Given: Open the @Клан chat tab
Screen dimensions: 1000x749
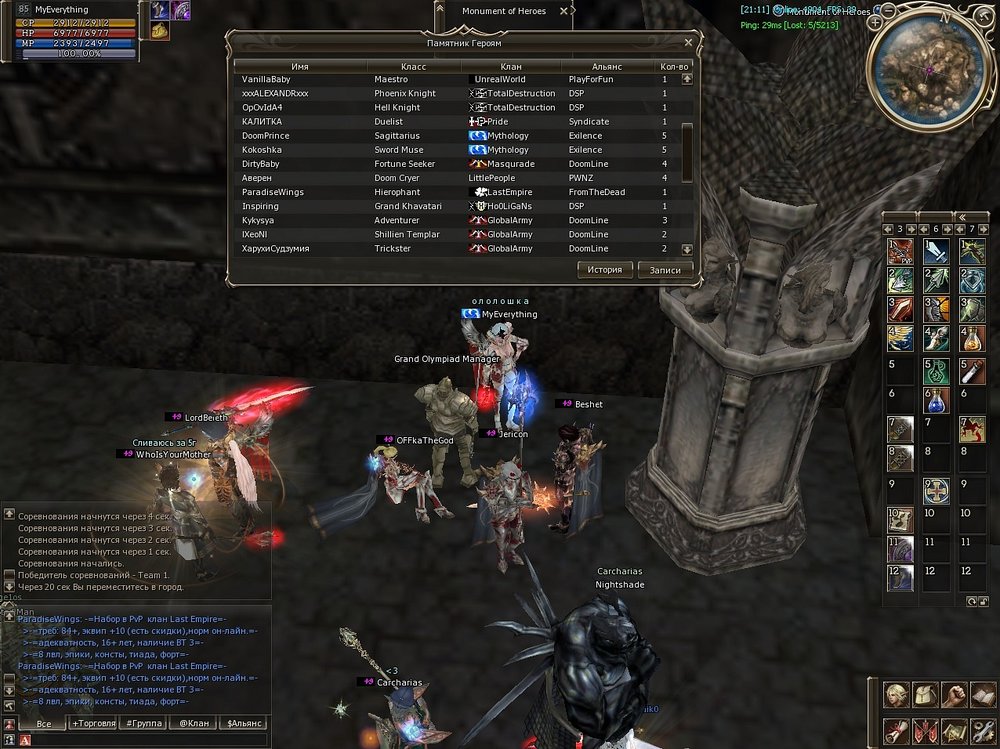Looking at the screenshot, I should pos(194,723).
